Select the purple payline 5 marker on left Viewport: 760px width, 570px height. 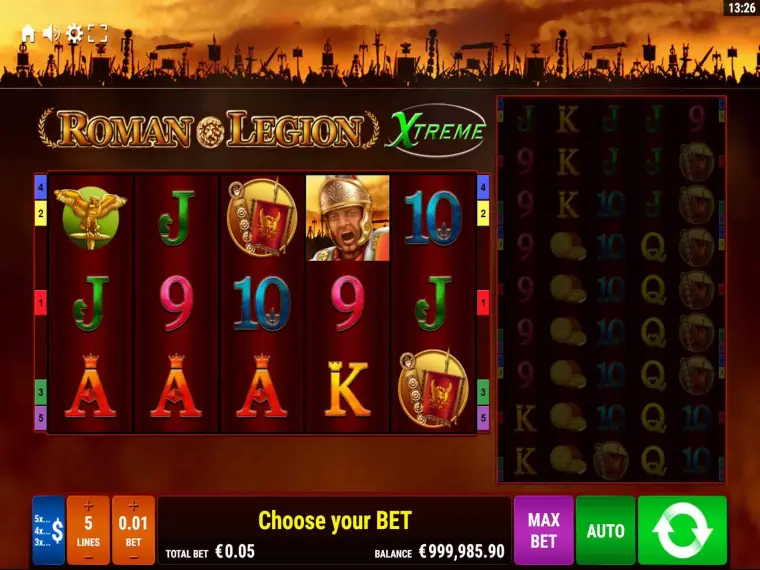(41, 417)
